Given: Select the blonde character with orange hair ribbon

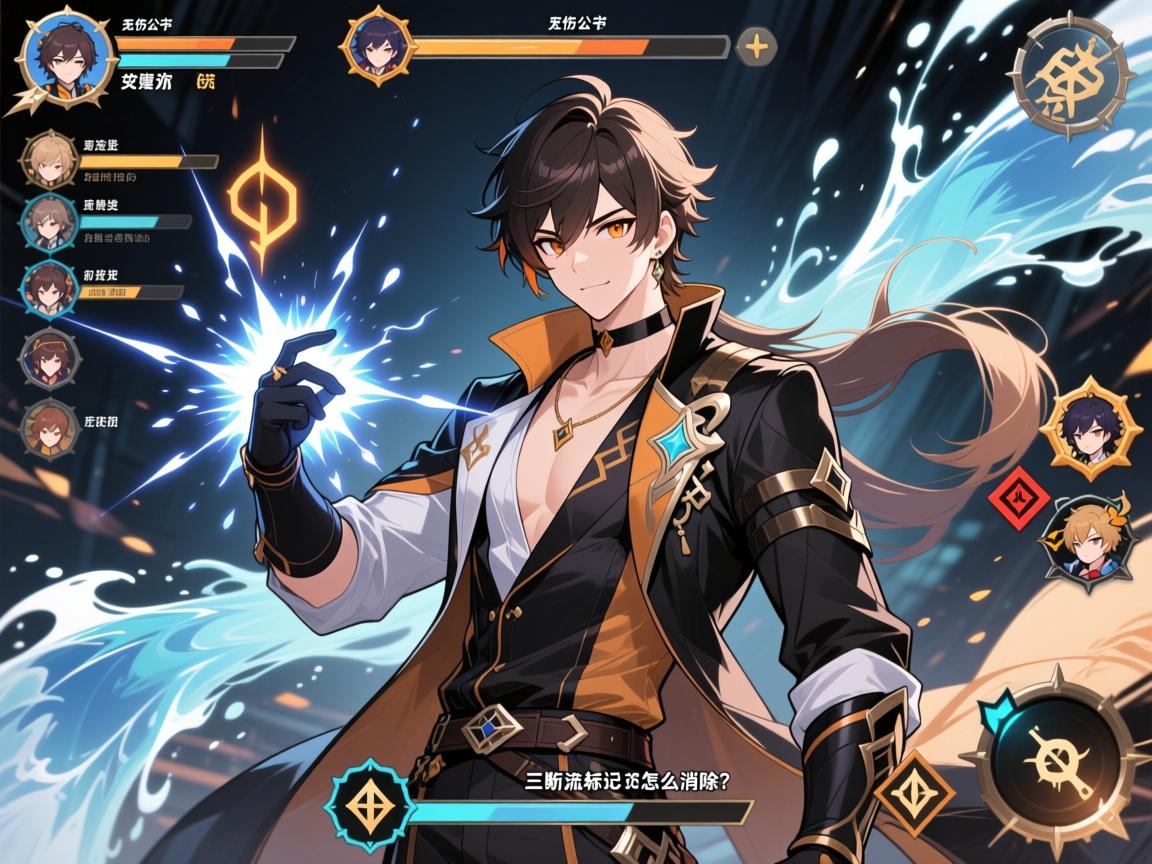Looking at the screenshot, I should 1083,540.
